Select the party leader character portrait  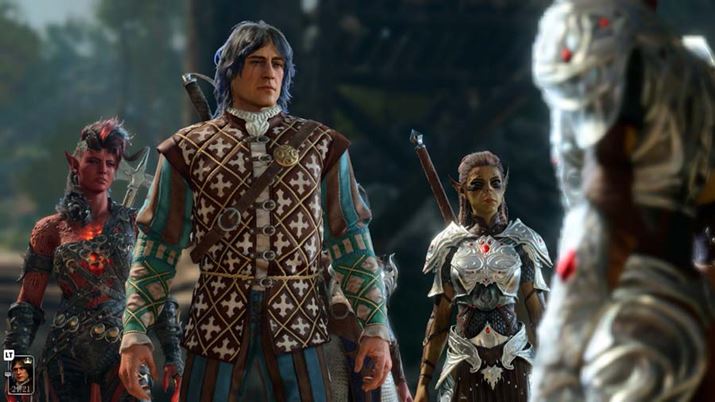tap(20, 375)
